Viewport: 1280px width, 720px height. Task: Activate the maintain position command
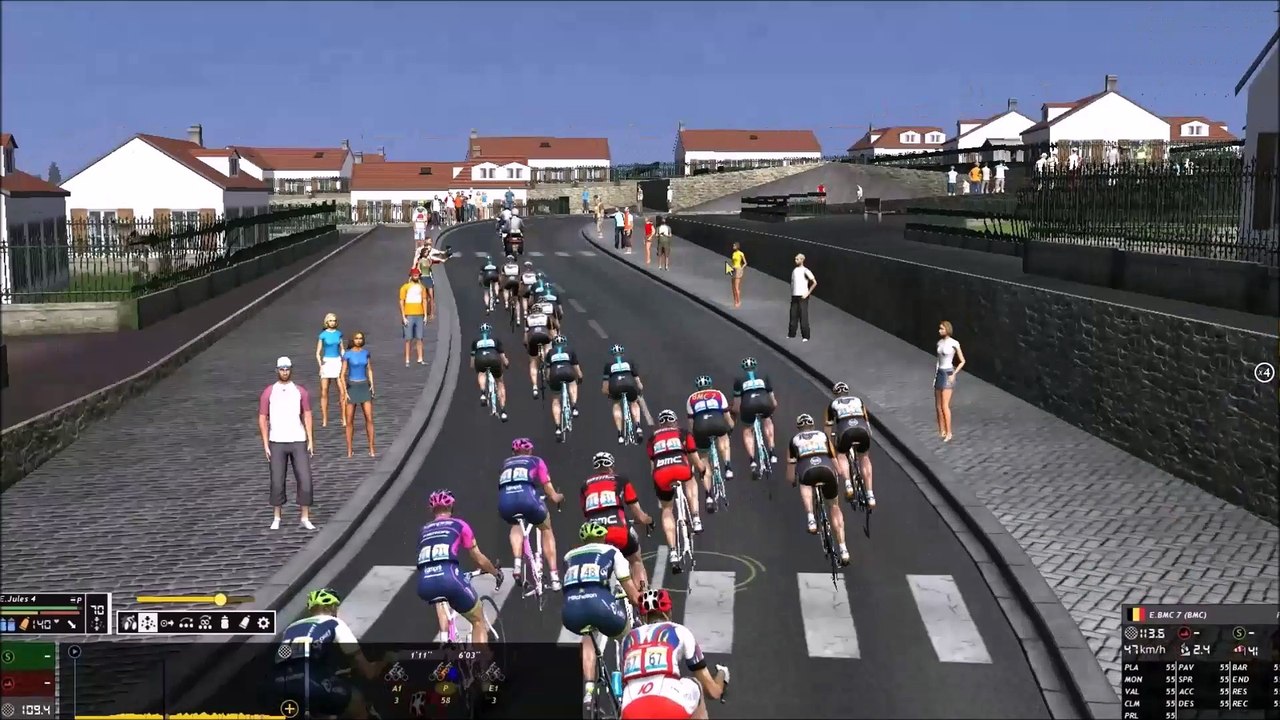coord(147,623)
